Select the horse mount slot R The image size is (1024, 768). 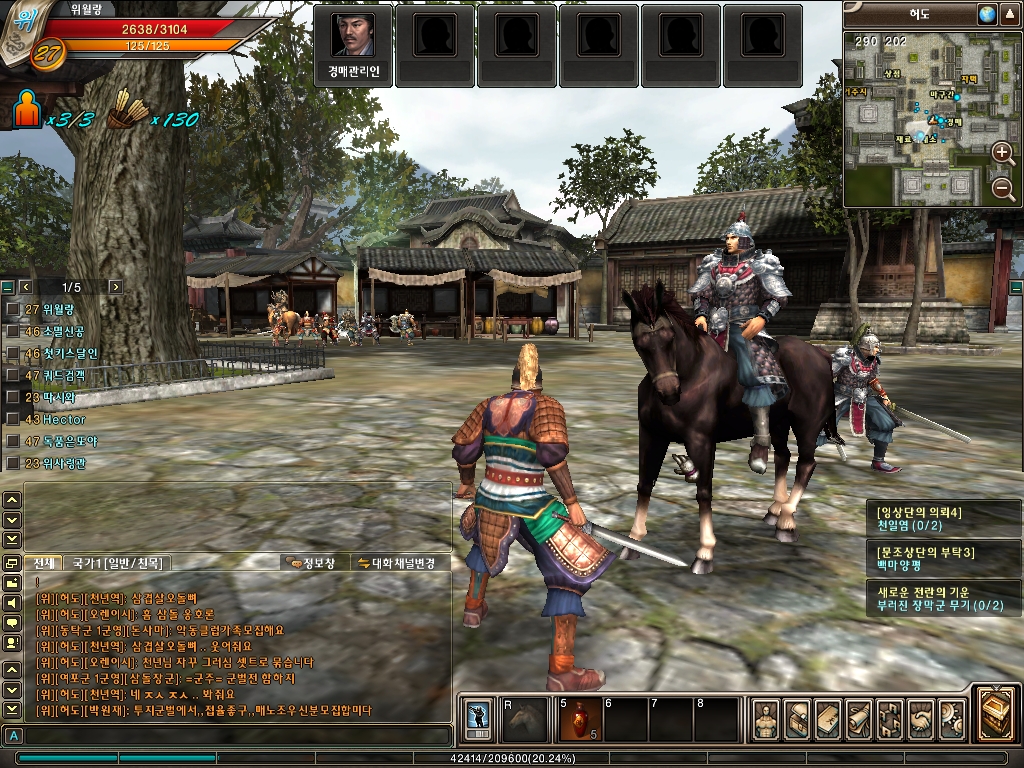(x=524, y=718)
